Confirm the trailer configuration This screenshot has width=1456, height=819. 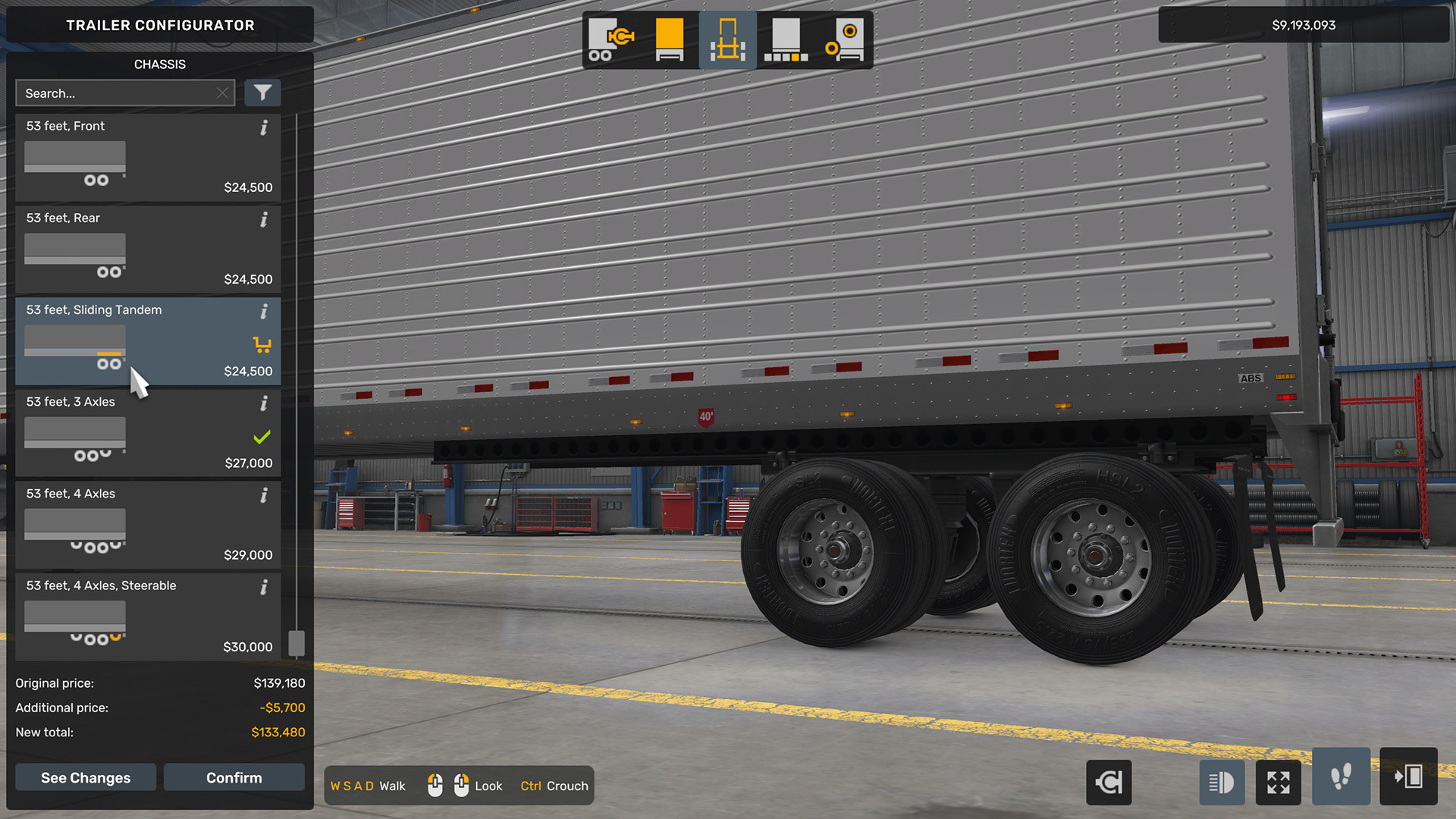click(x=234, y=777)
